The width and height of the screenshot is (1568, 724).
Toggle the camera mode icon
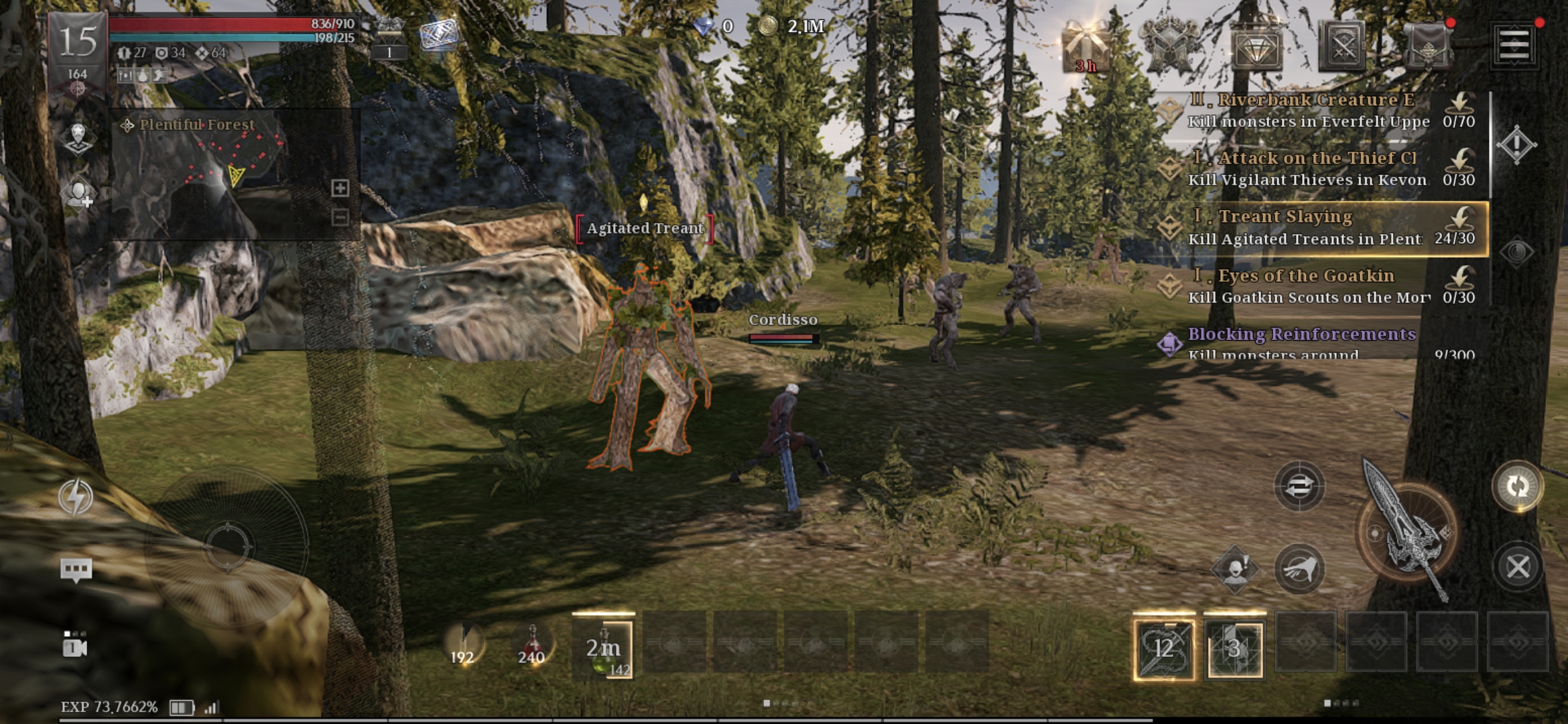click(74, 645)
